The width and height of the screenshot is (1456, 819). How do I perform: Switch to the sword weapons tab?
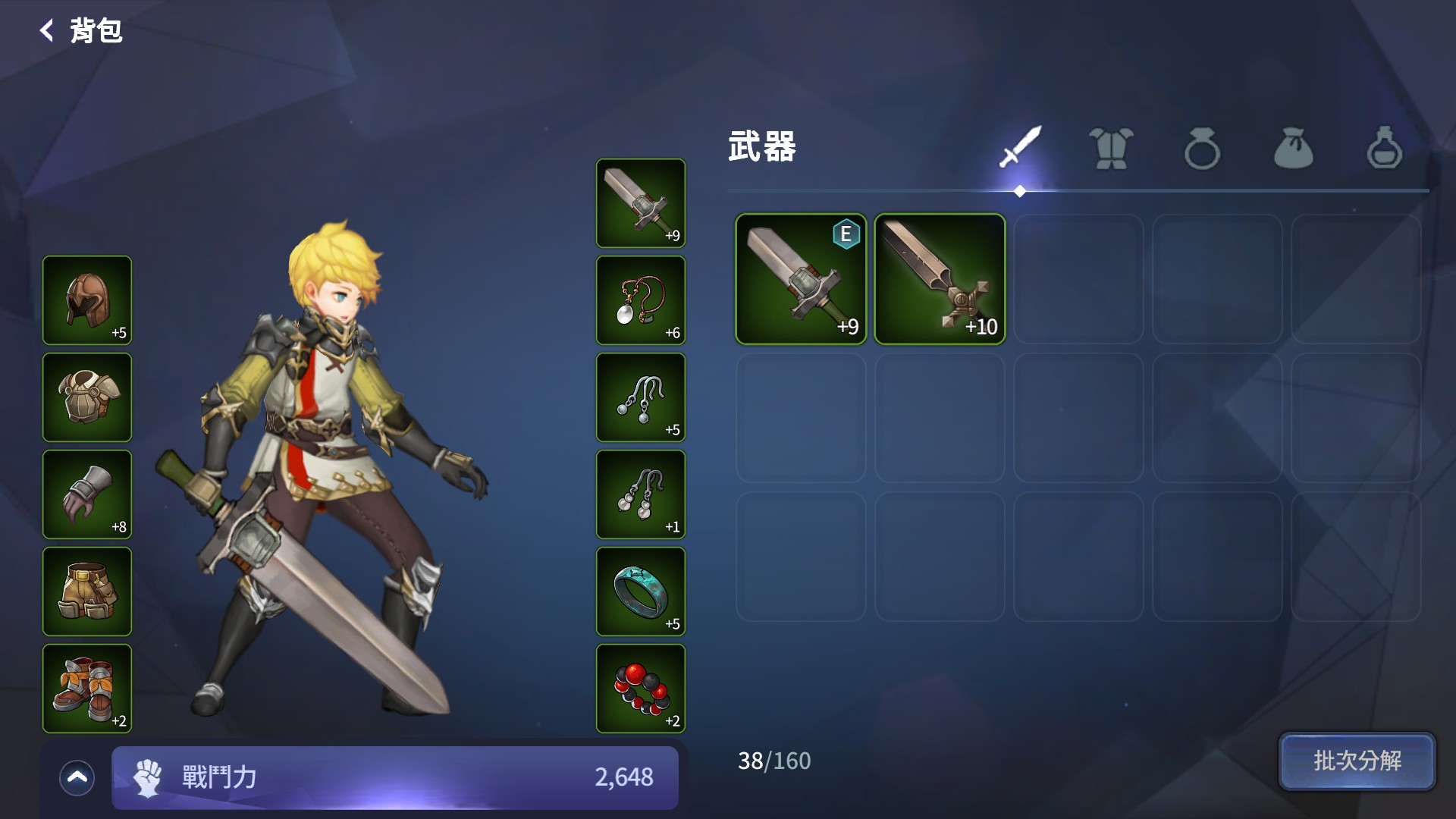[x=1020, y=148]
